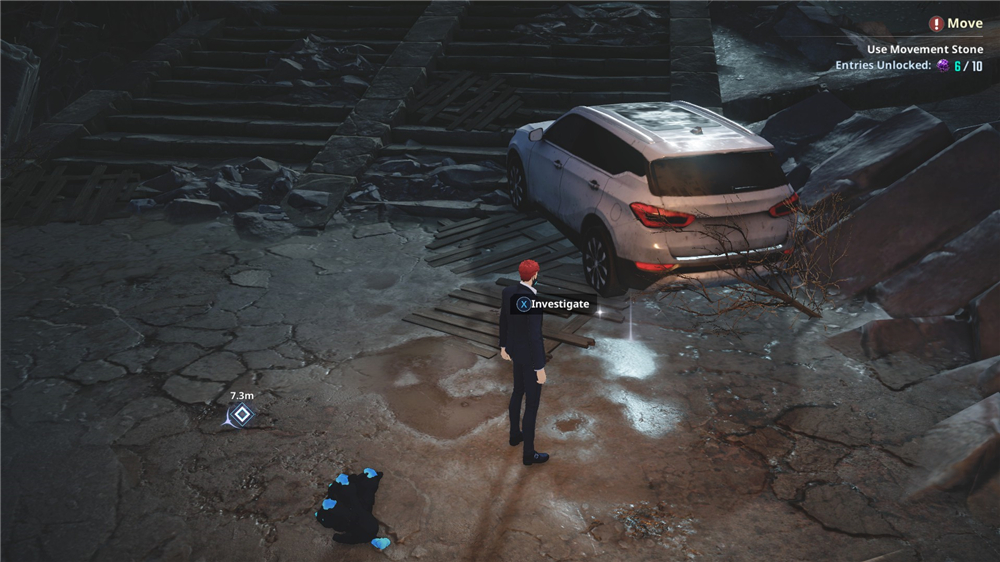Viewport: 1000px width, 562px height.
Task: Click the purple Entries Unlocked orb icon
Action: pyautogui.click(x=942, y=66)
